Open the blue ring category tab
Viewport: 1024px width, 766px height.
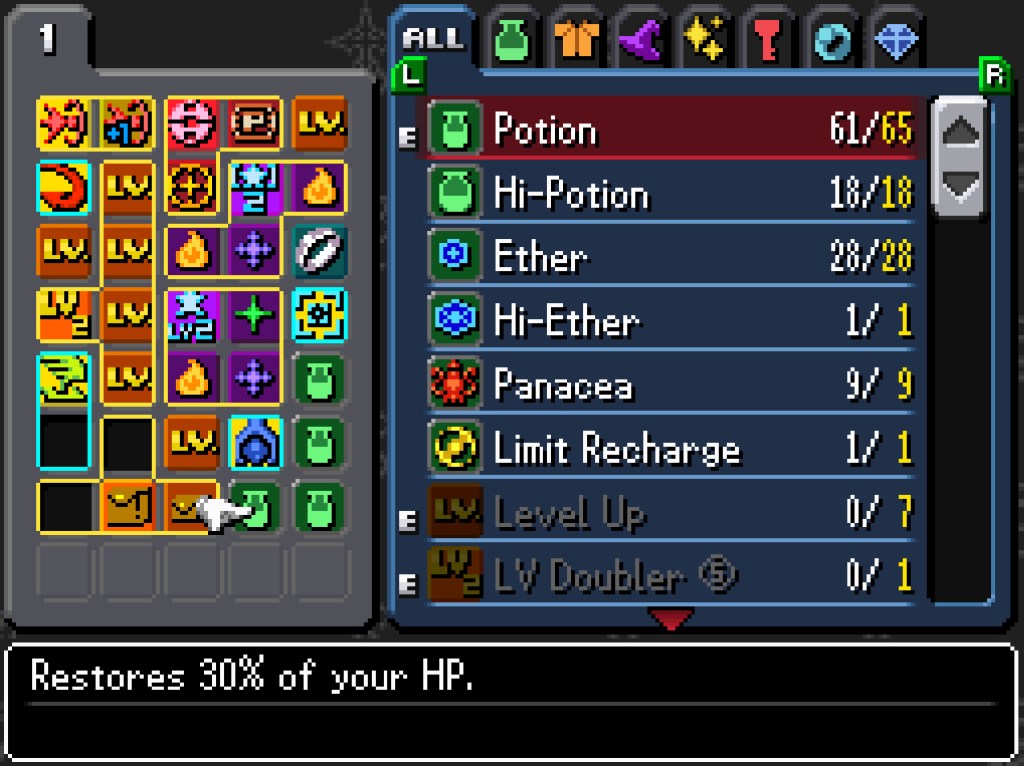coord(833,43)
